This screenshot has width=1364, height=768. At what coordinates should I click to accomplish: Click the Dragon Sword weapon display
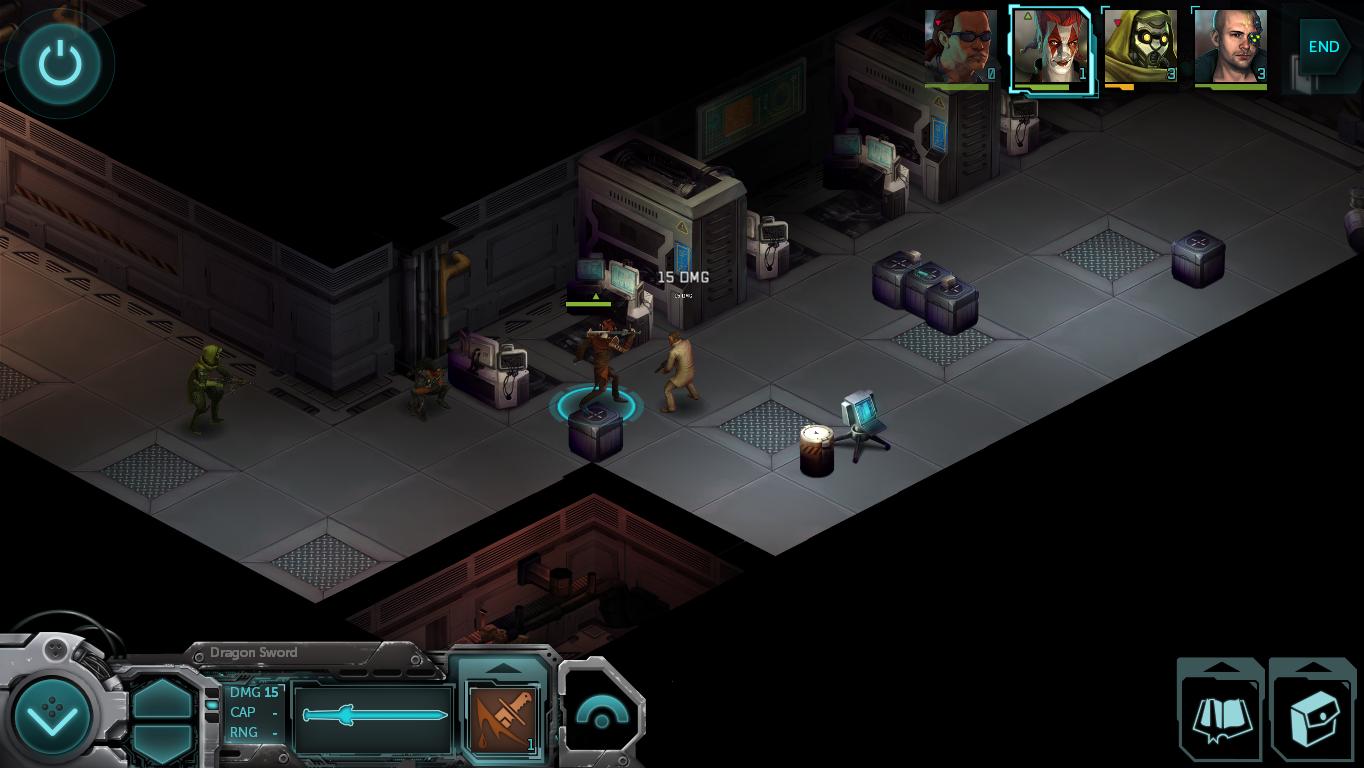374,716
